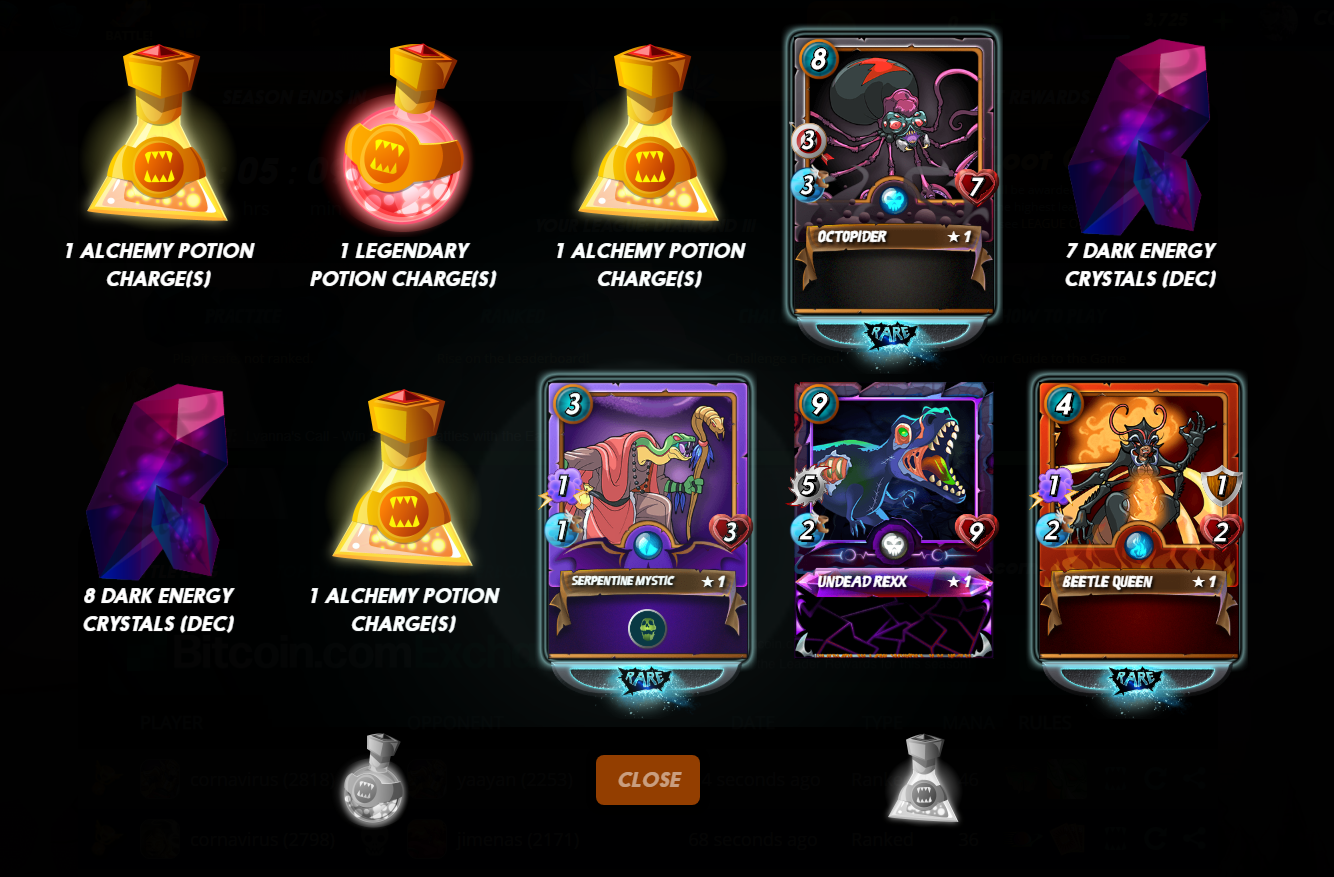Select the Octopider rare card
This screenshot has width=1334, height=877.
(893, 175)
